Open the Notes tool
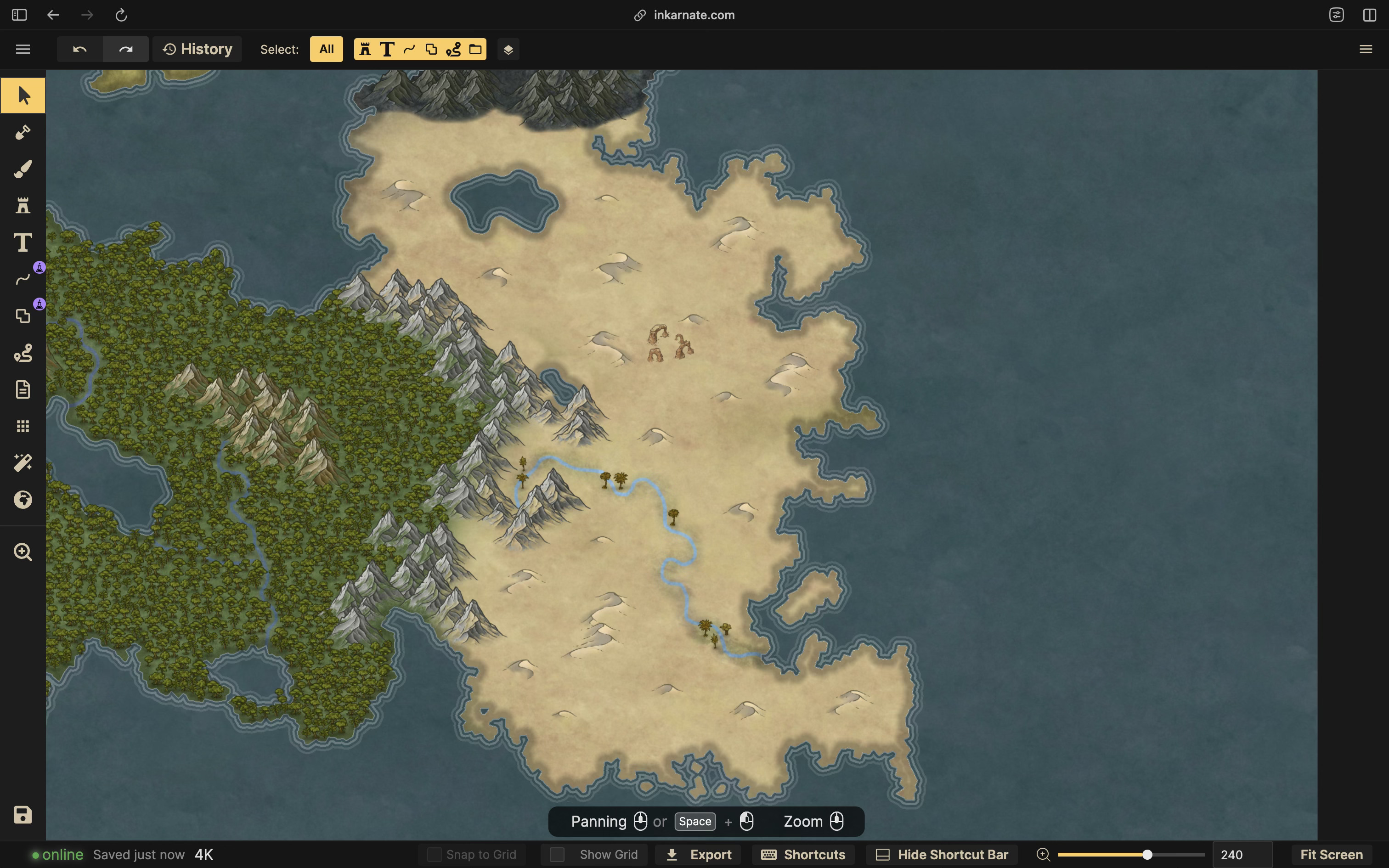 23,389
